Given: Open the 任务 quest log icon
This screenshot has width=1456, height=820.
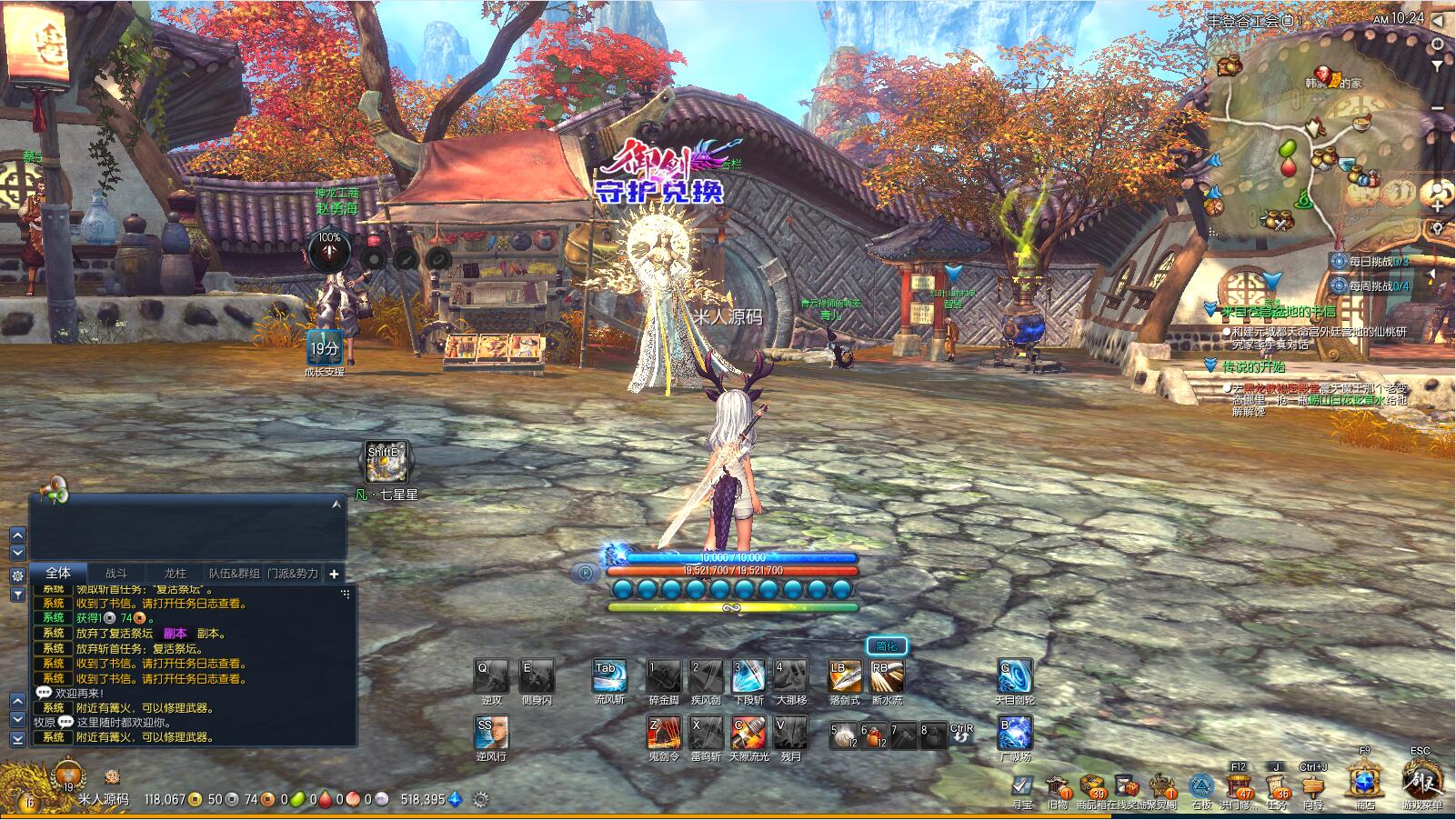Looking at the screenshot, I should pyautogui.click(x=1277, y=786).
